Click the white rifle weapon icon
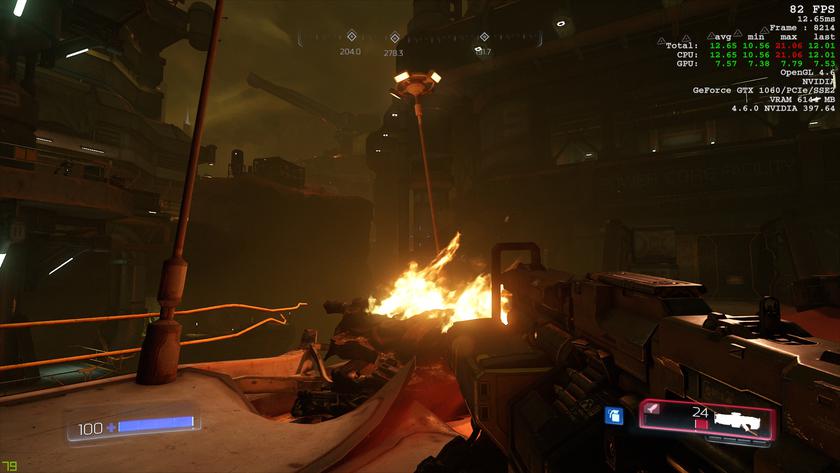 pyautogui.click(x=738, y=420)
